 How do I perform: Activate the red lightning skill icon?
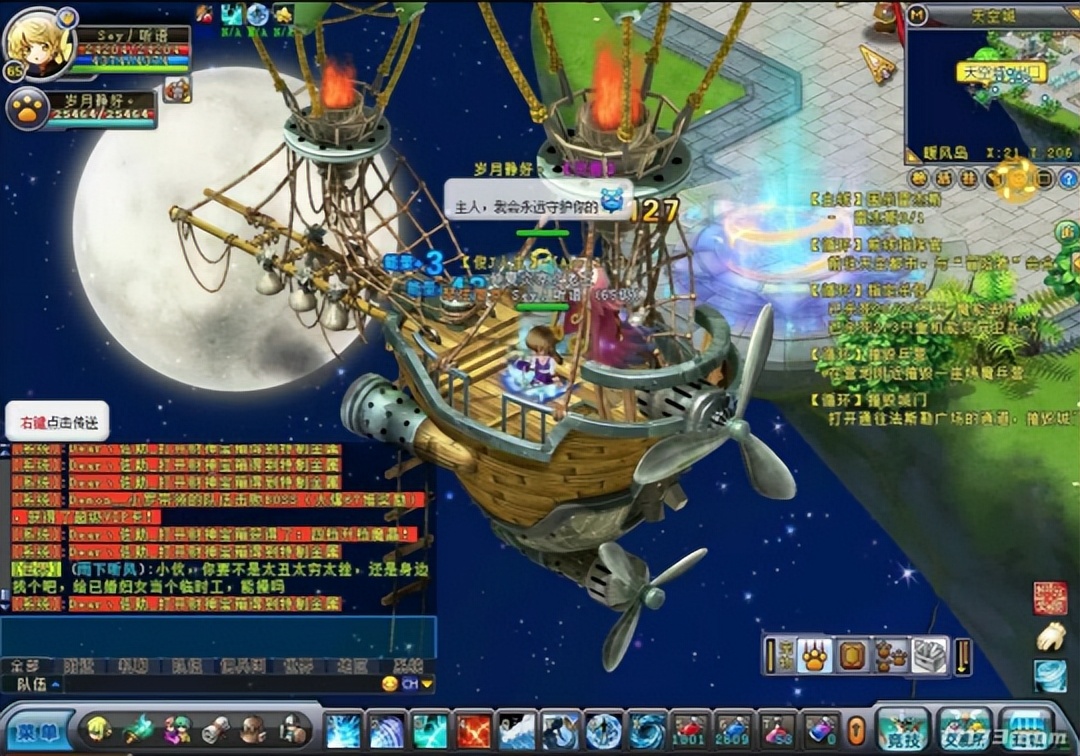coord(472,730)
